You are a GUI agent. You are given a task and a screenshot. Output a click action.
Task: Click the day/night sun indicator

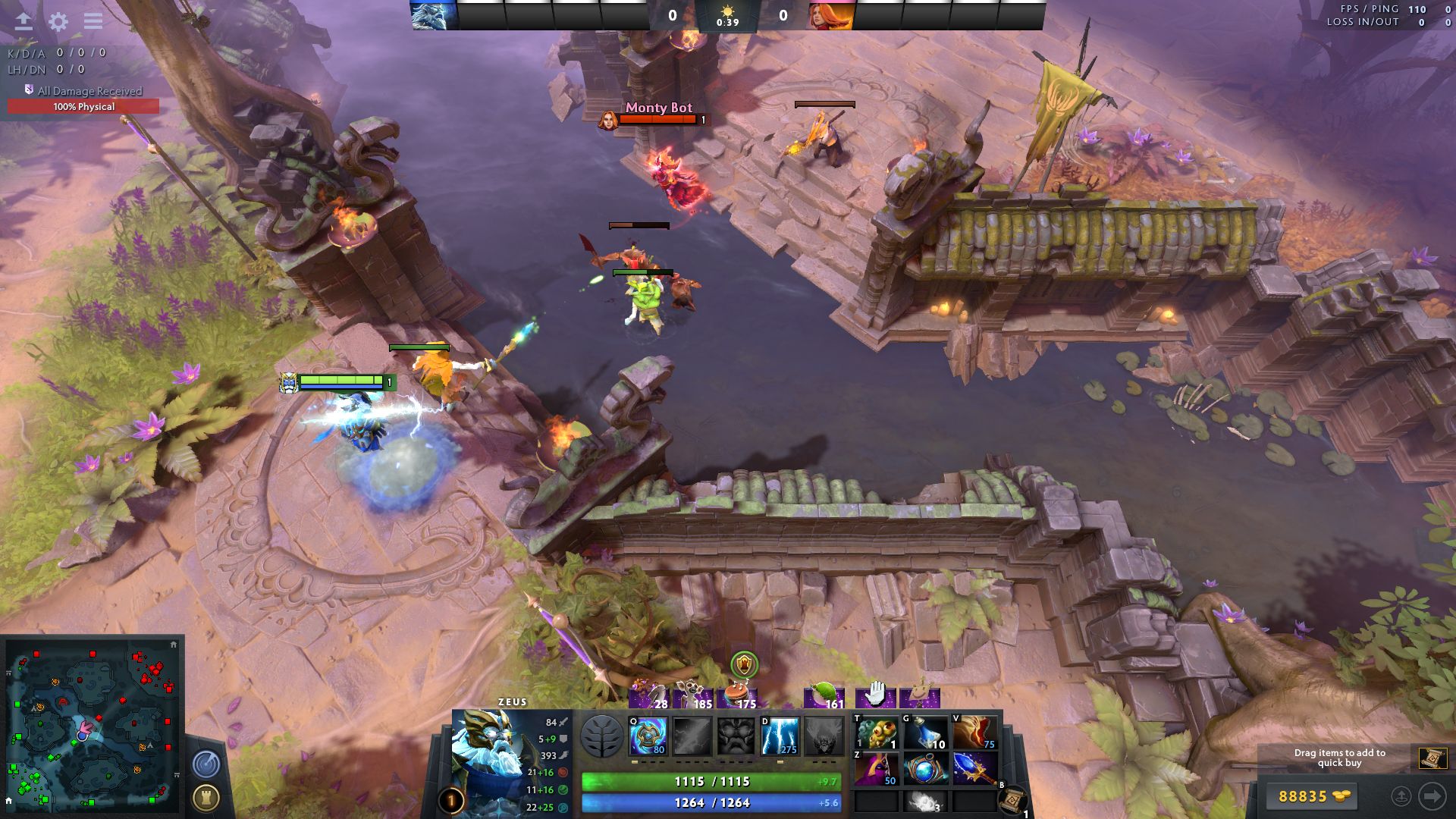click(x=729, y=11)
